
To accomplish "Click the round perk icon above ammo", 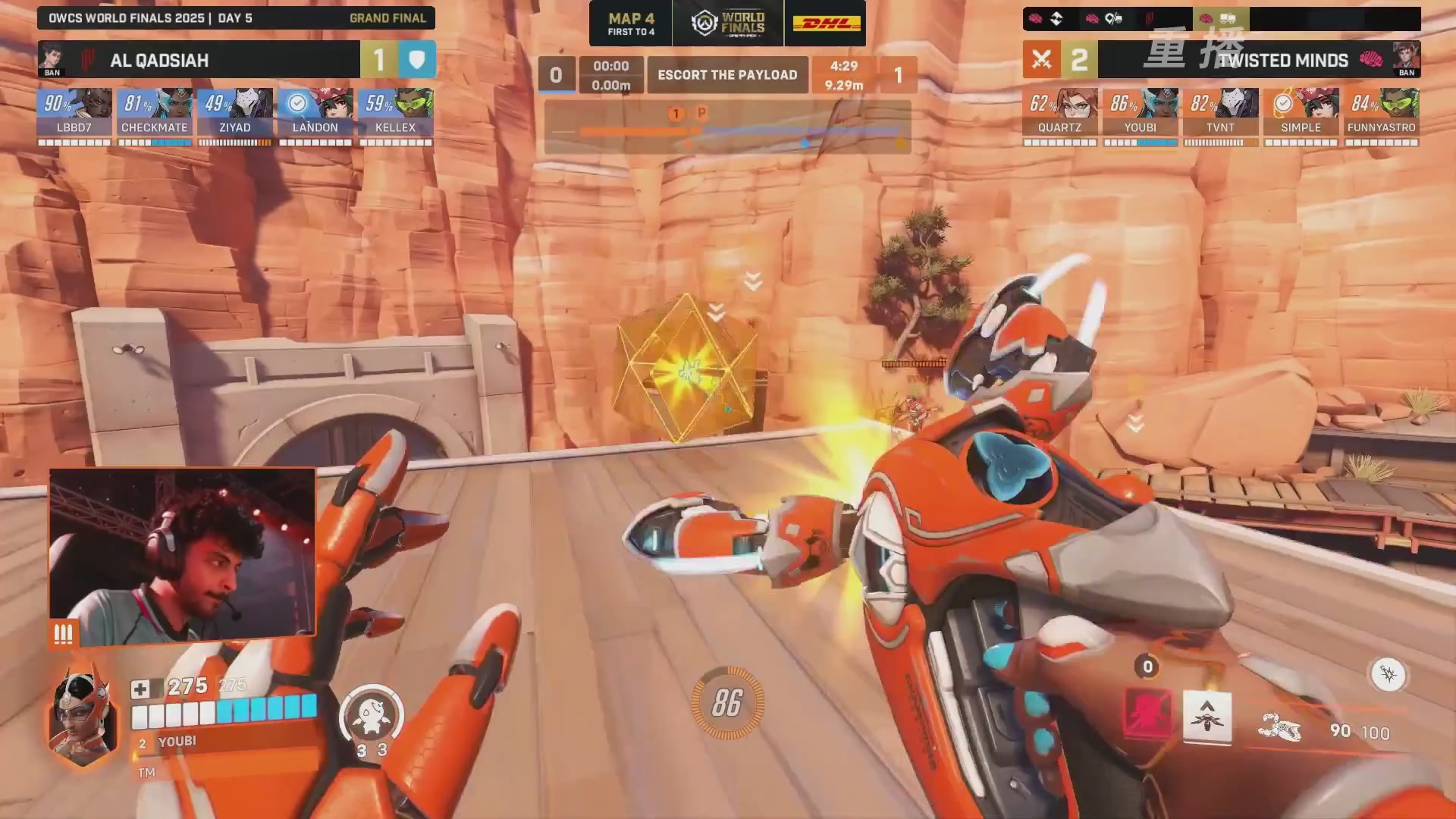I will pos(1388,674).
